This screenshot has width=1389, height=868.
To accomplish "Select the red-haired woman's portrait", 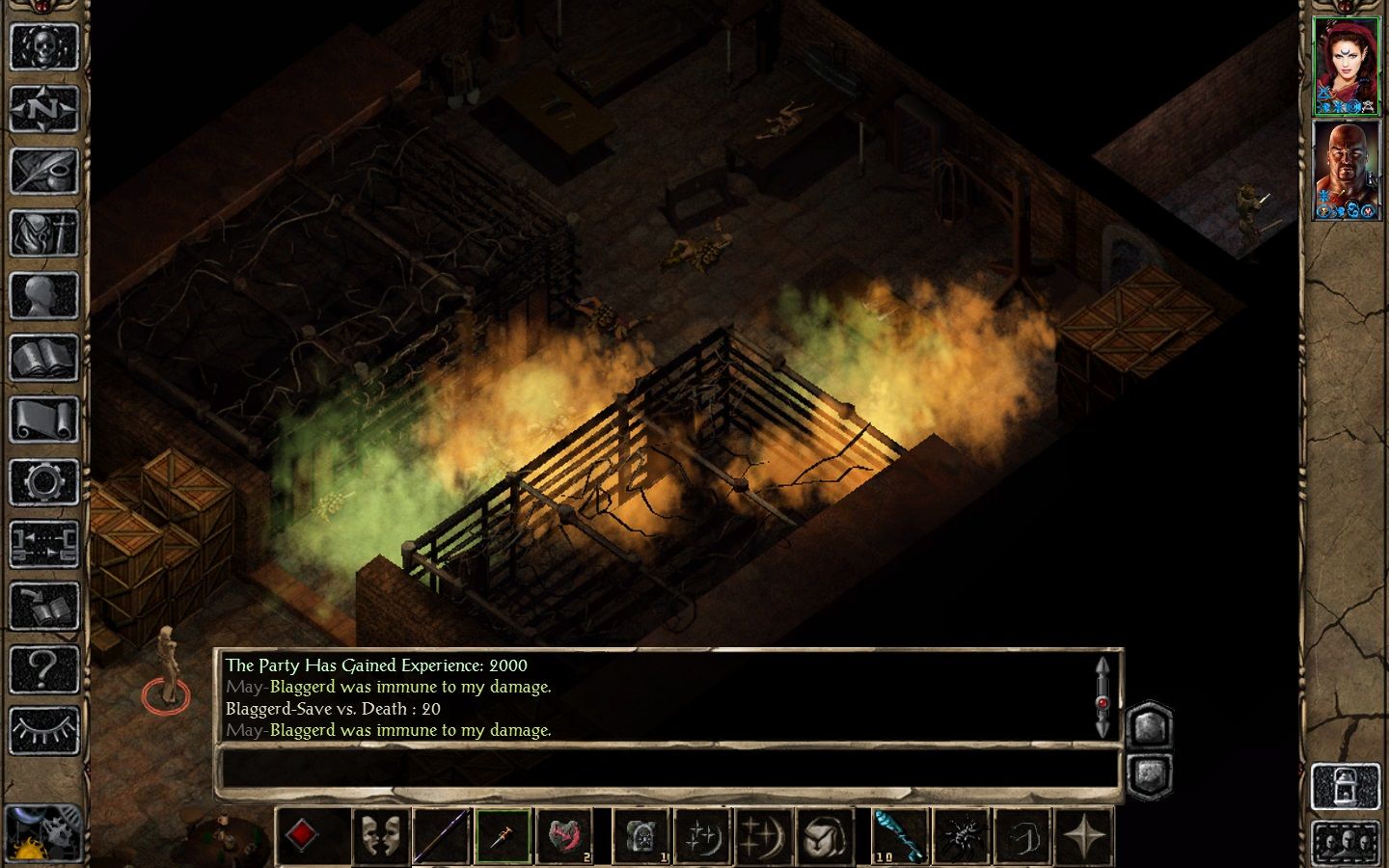I will click(1347, 66).
